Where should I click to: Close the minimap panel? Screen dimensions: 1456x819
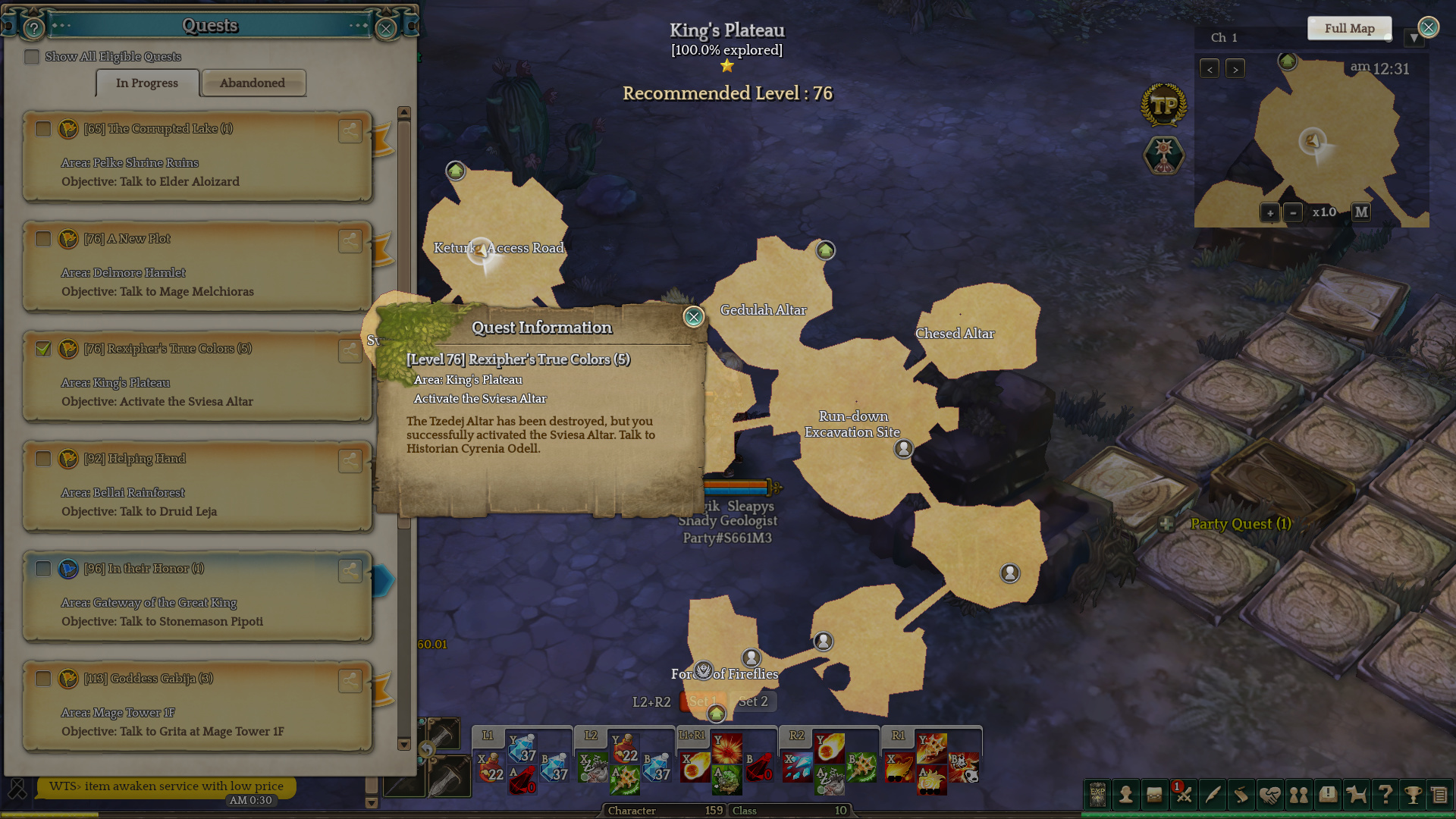pos(1429,27)
